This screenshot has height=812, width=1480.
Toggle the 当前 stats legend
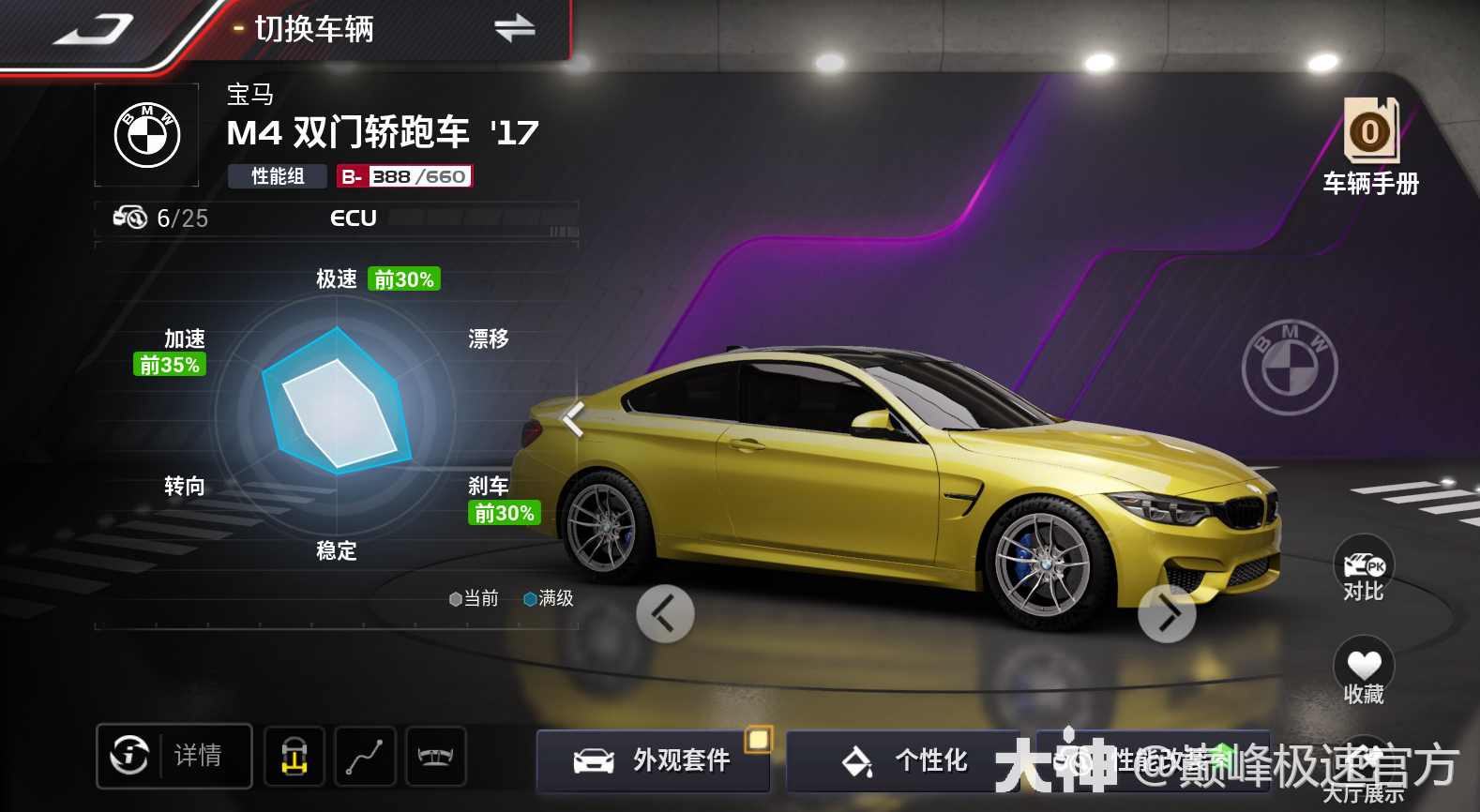[475, 599]
